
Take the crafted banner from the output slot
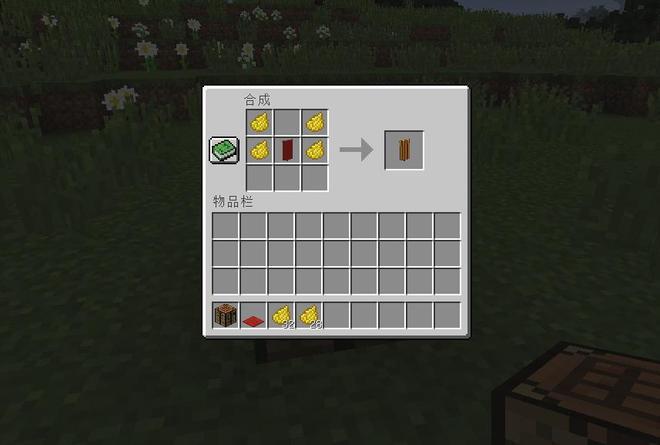[x=404, y=150]
